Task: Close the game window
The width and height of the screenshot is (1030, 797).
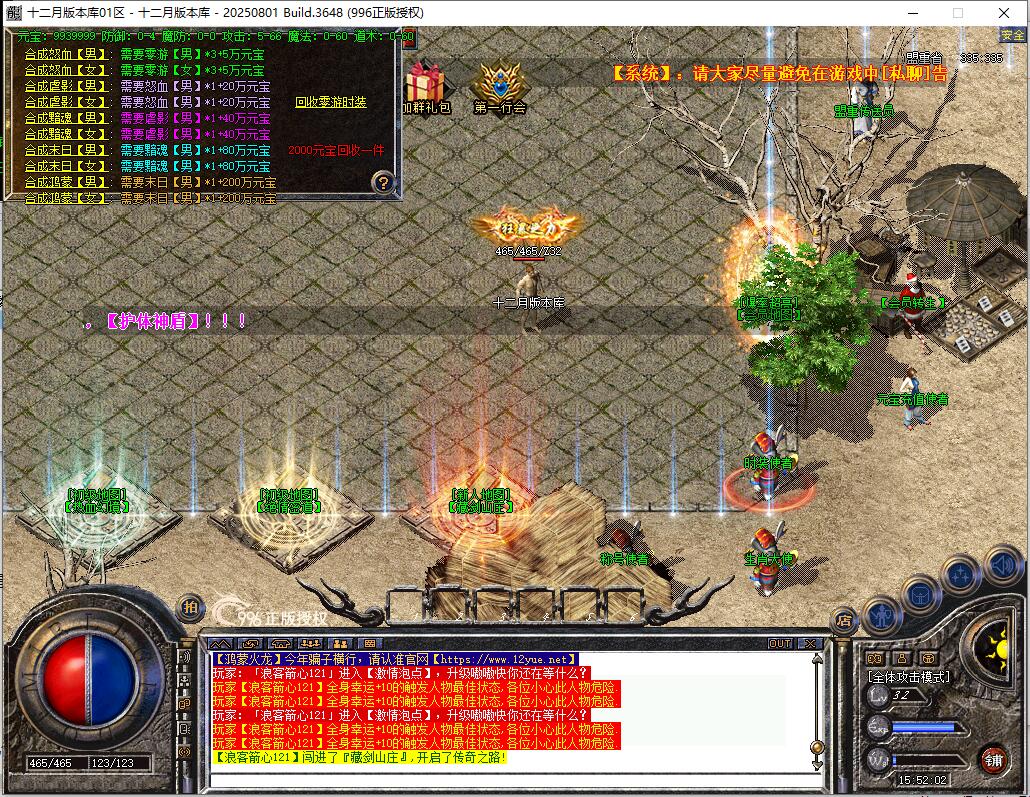Action: 1004,13
